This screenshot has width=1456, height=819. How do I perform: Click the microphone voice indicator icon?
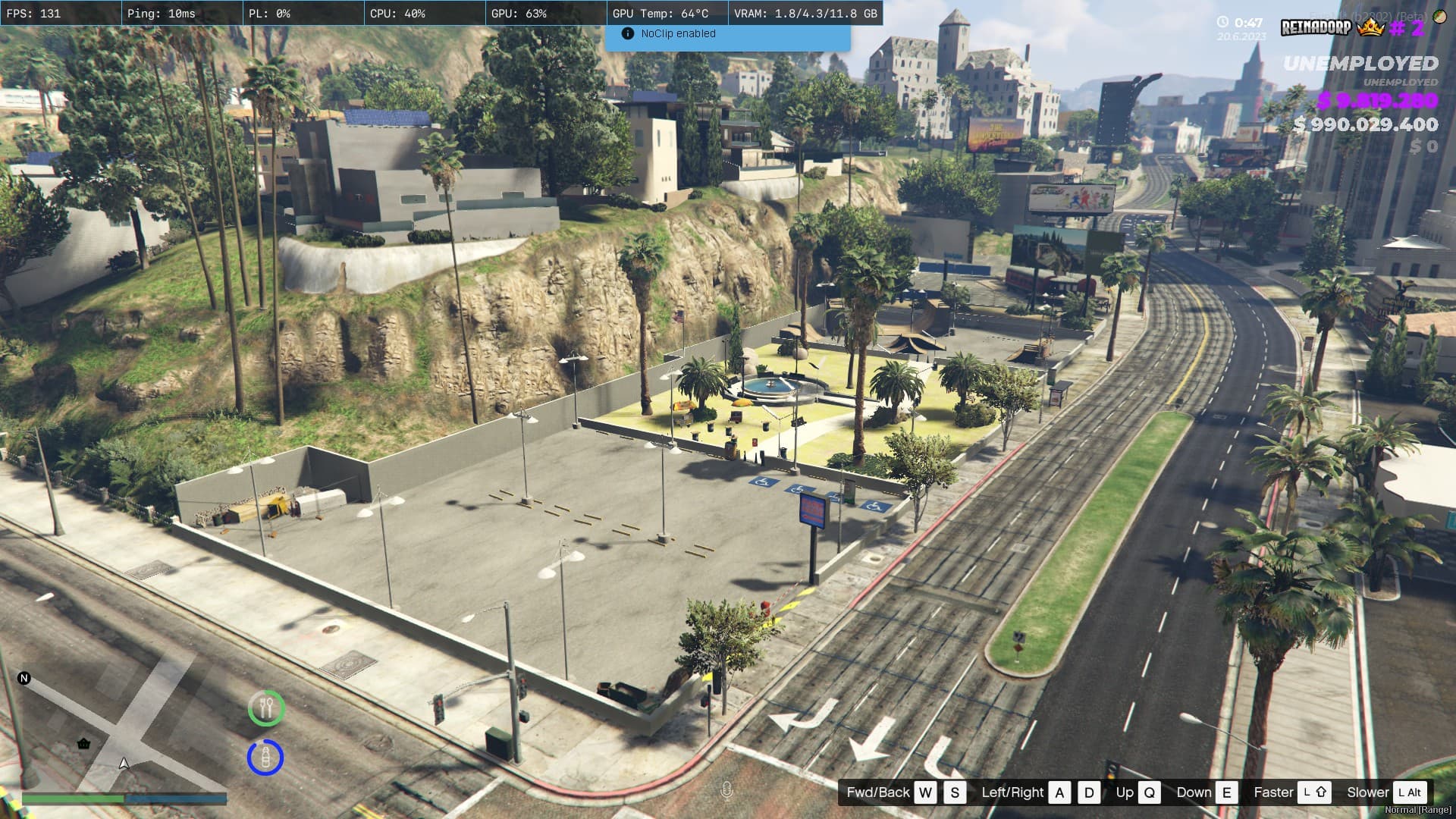click(726, 791)
